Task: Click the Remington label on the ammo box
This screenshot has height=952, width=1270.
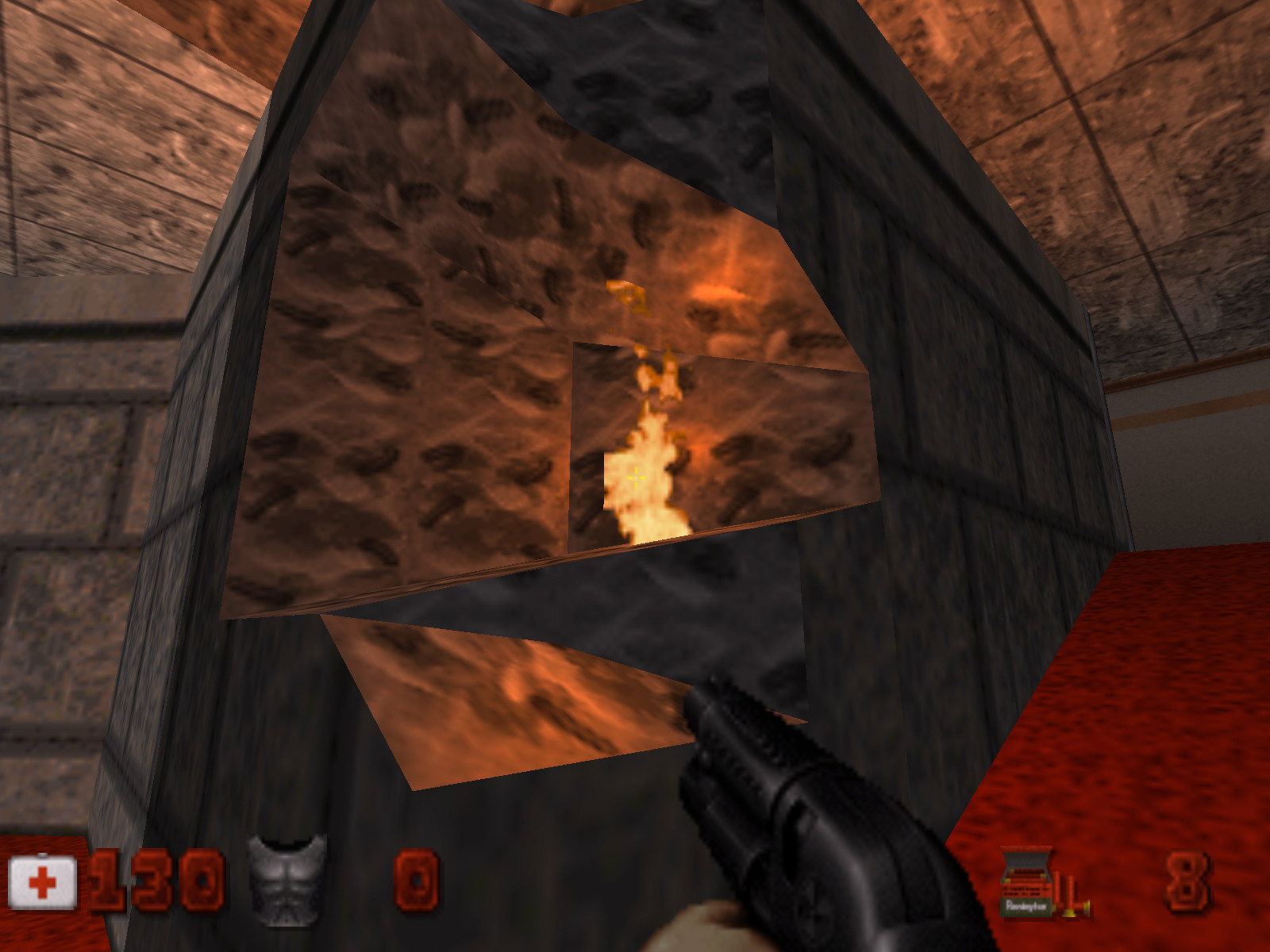Action: coord(1025,906)
